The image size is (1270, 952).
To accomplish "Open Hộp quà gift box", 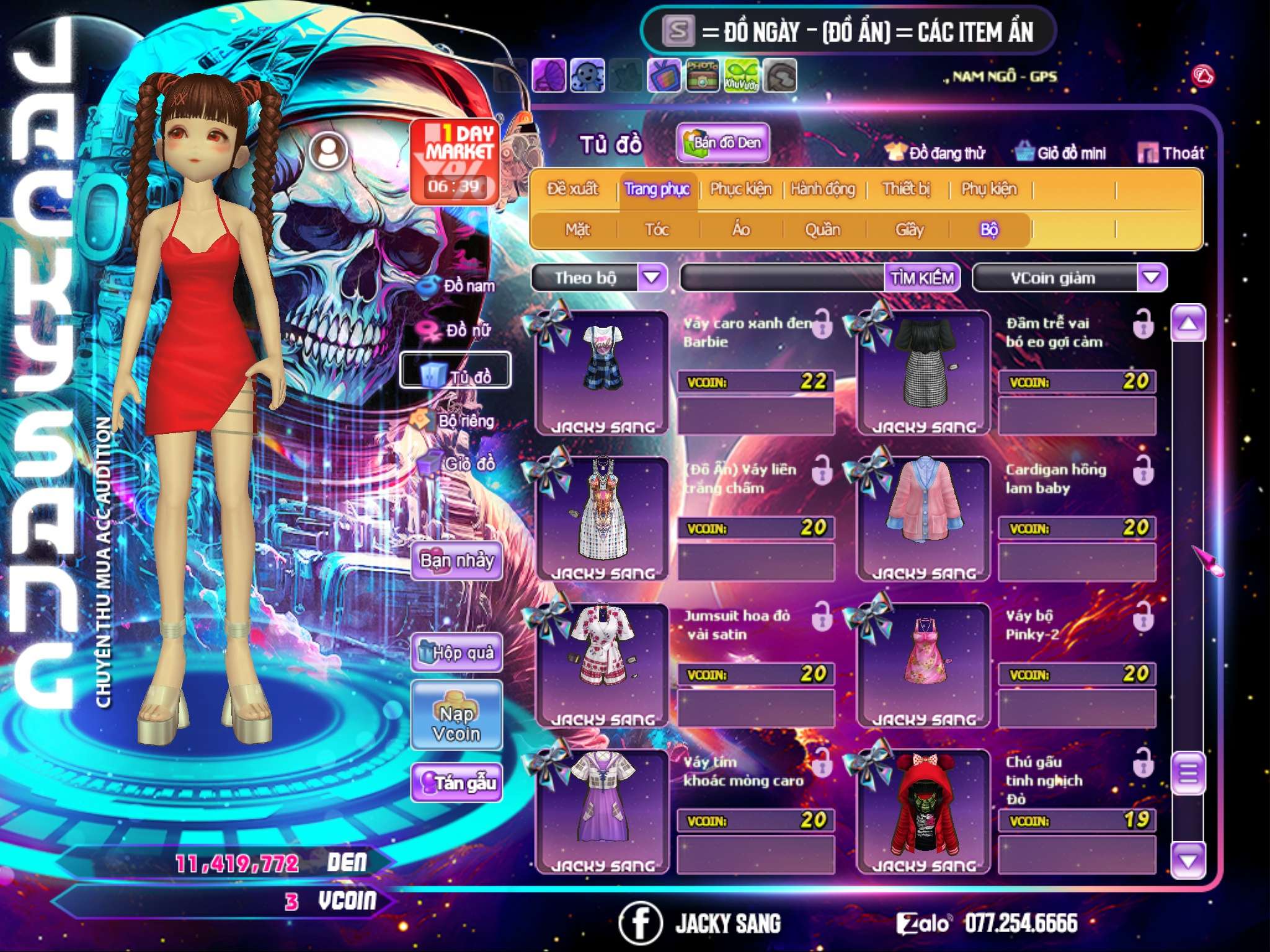I will coord(457,652).
